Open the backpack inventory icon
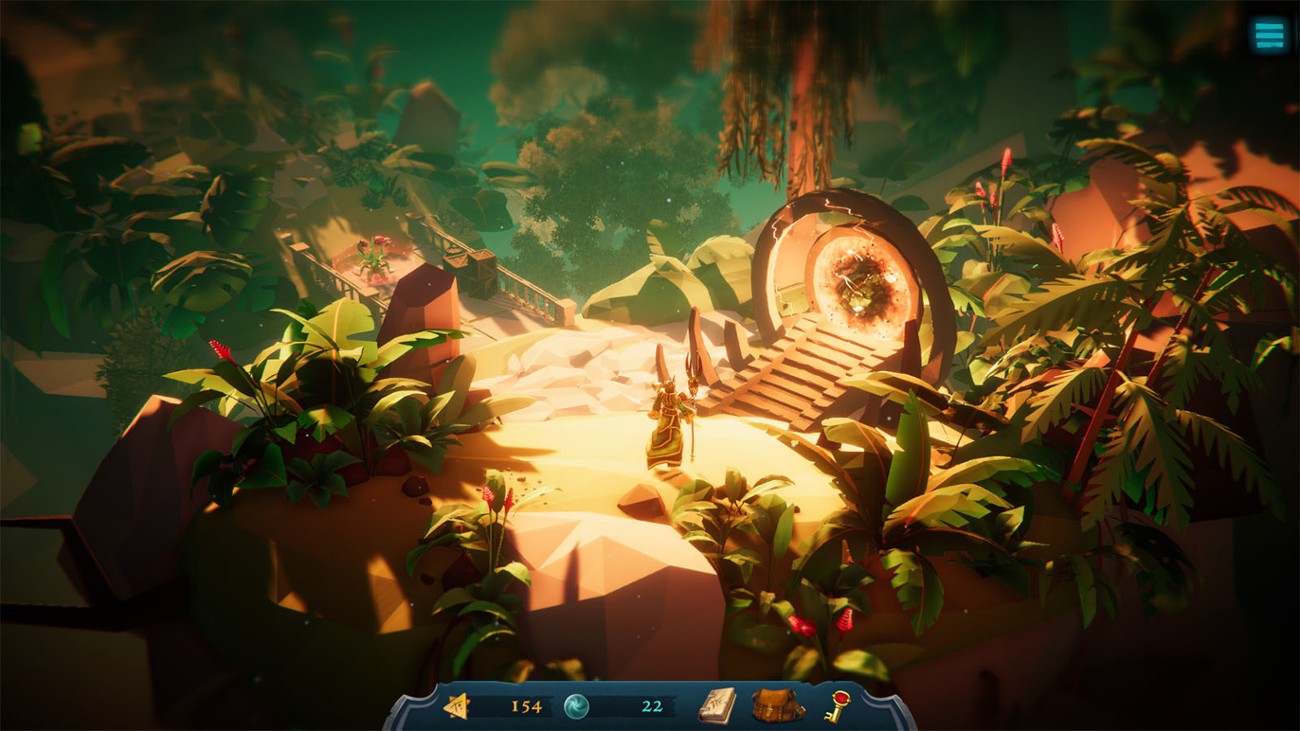Image resolution: width=1300 pixels, height=731 pixels. click(773, 706)
